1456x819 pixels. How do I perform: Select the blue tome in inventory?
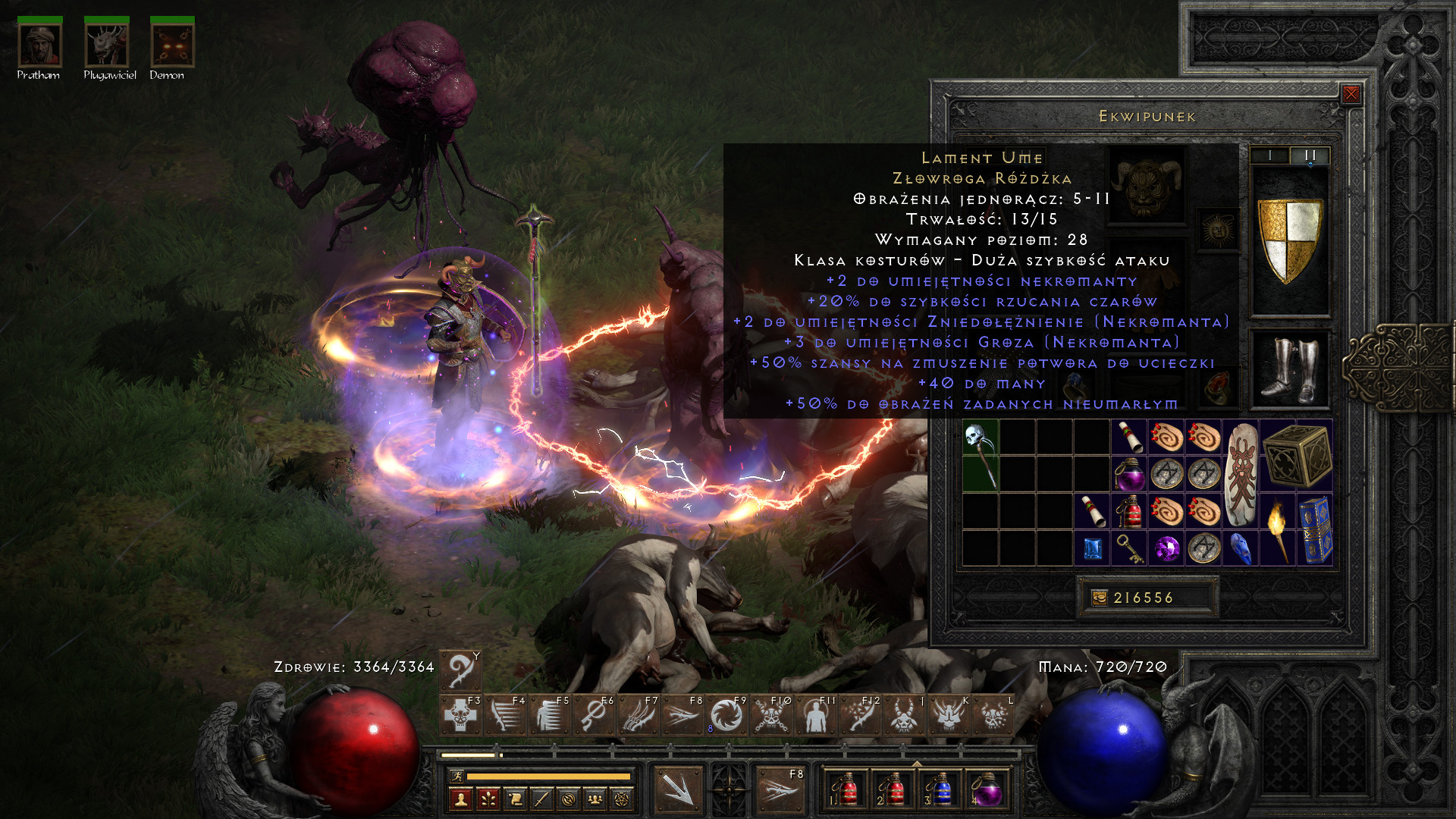coord(1315,530)
